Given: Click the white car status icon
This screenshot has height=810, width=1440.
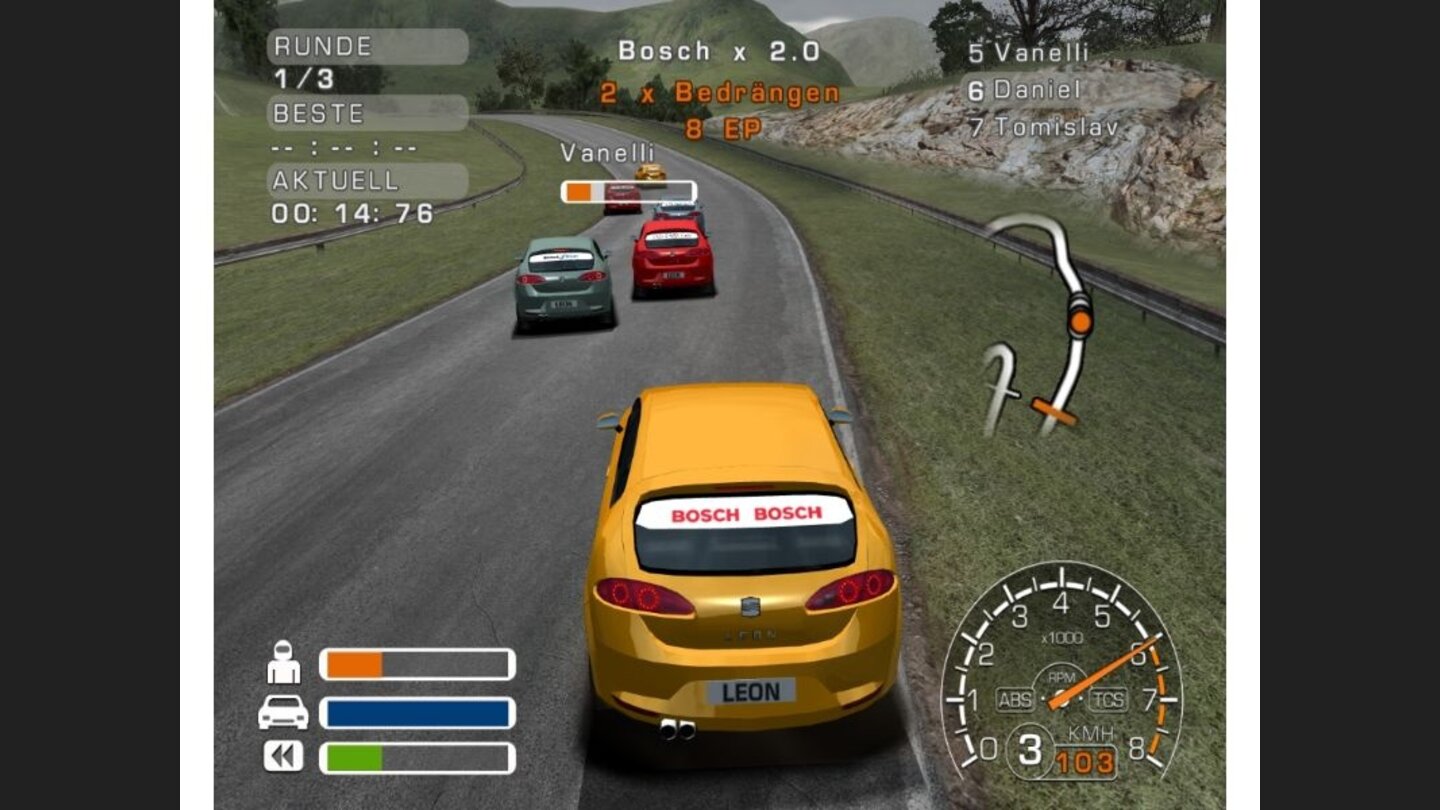Looking at the screenshot, I should [x=283, y=712].
